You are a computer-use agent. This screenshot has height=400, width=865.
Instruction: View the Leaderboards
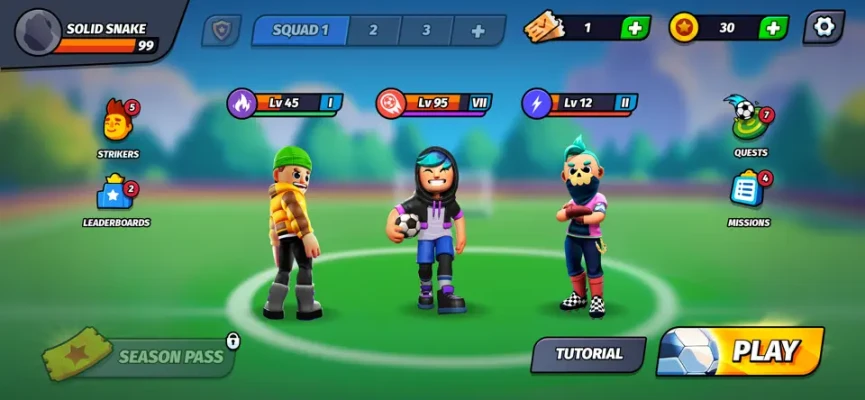(116, 196)
